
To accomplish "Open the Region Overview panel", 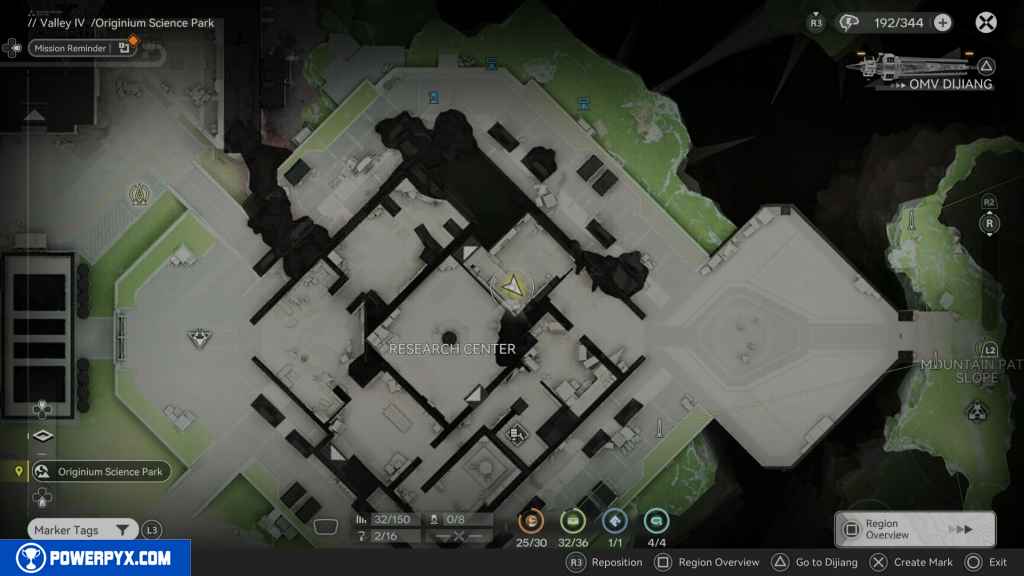I will (x=914, y=529).
